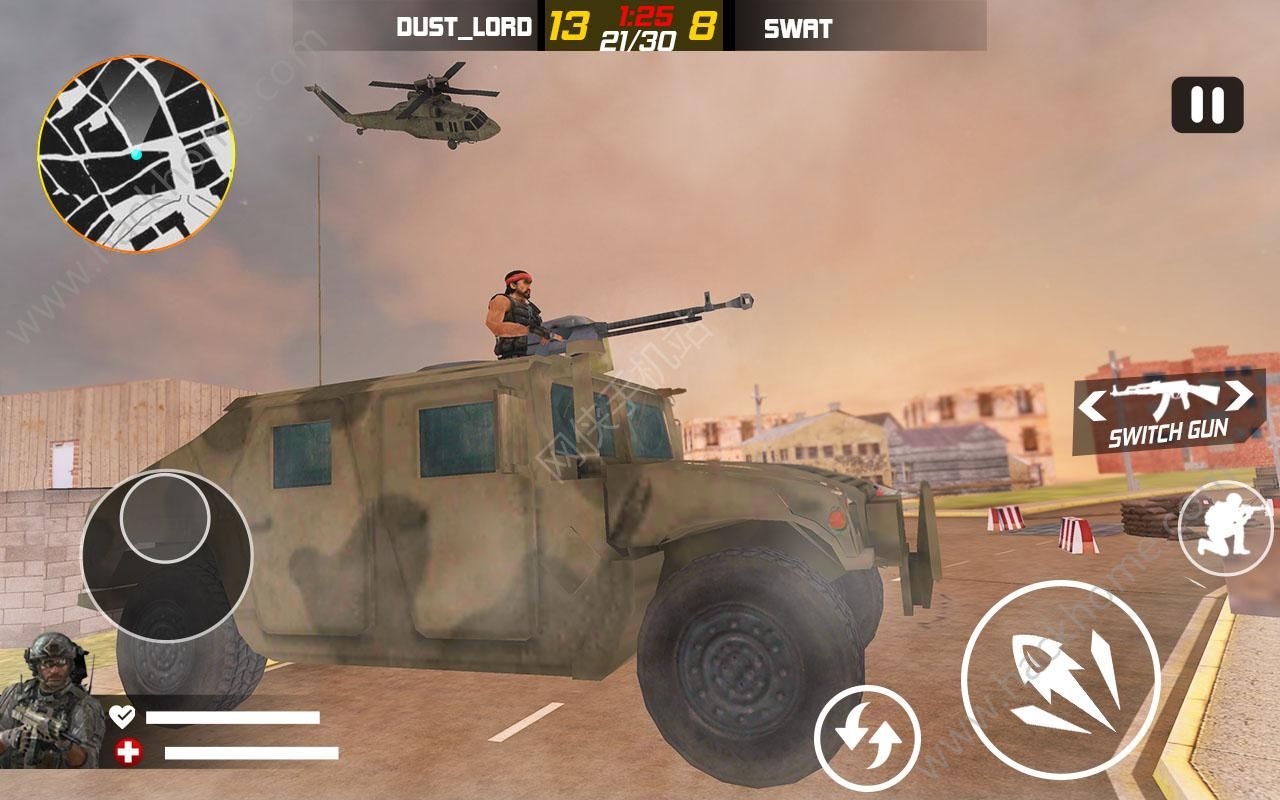Select the SWAT team name on the scoreboard
The height and width of the screenshot is (800, 1280).
pos(800,30)
